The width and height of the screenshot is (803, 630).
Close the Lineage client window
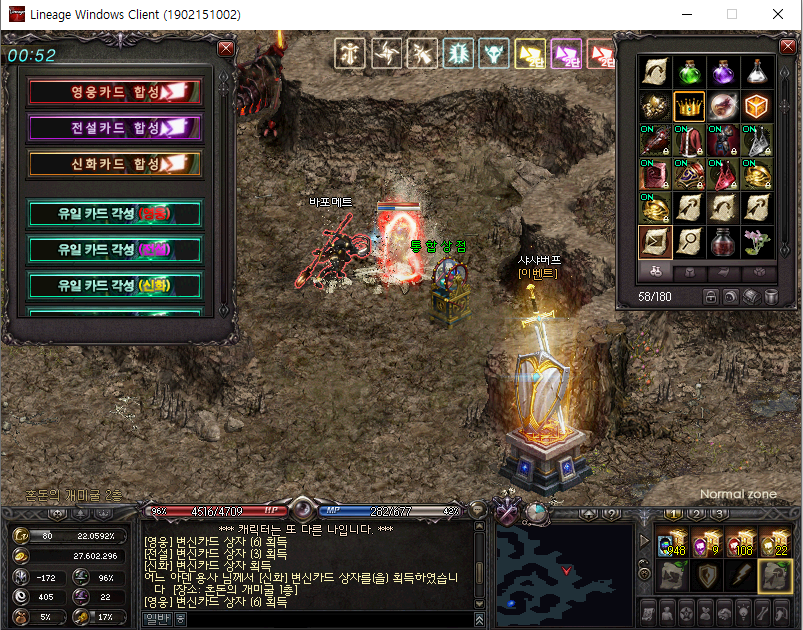pos(777,15)
